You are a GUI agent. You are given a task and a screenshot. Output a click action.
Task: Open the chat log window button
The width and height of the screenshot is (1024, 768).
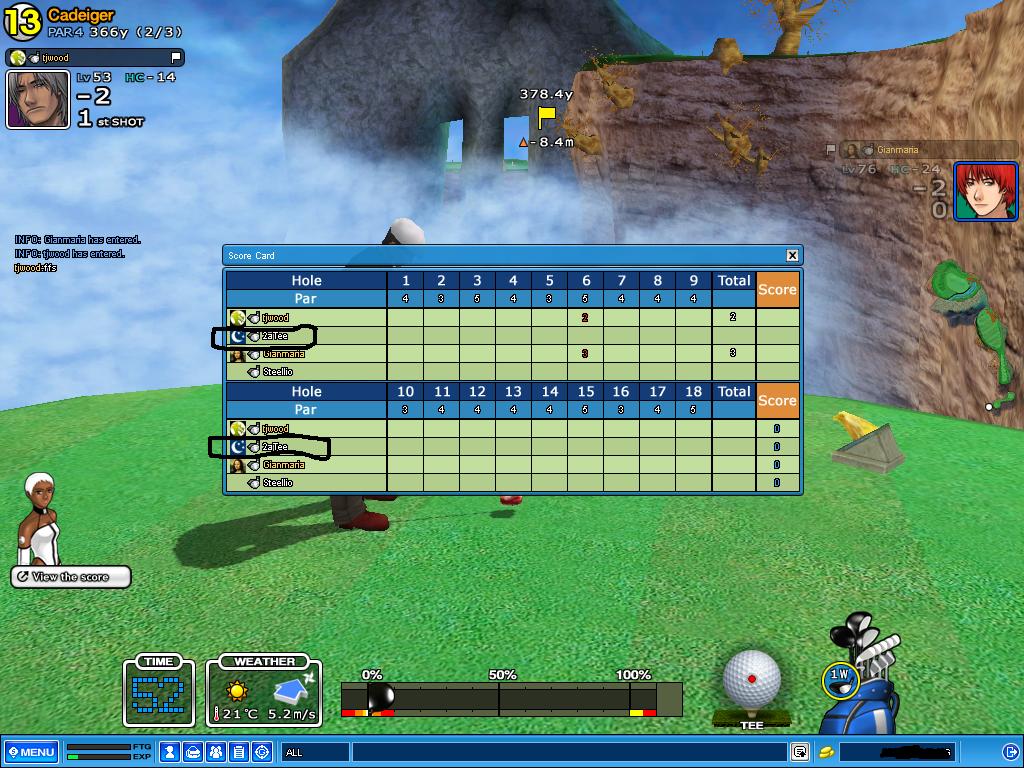800,752
